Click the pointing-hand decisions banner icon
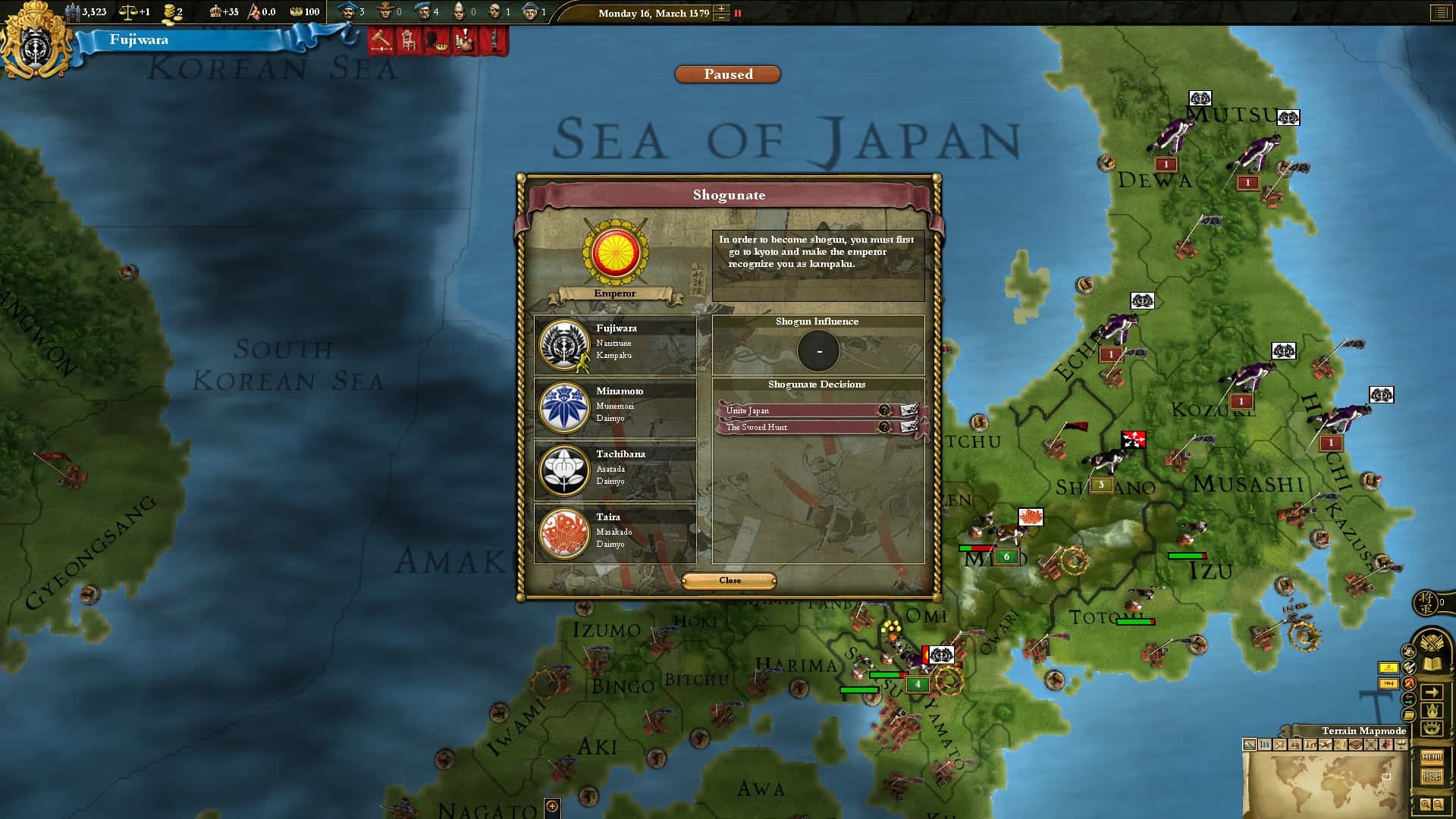 (464, 42)
